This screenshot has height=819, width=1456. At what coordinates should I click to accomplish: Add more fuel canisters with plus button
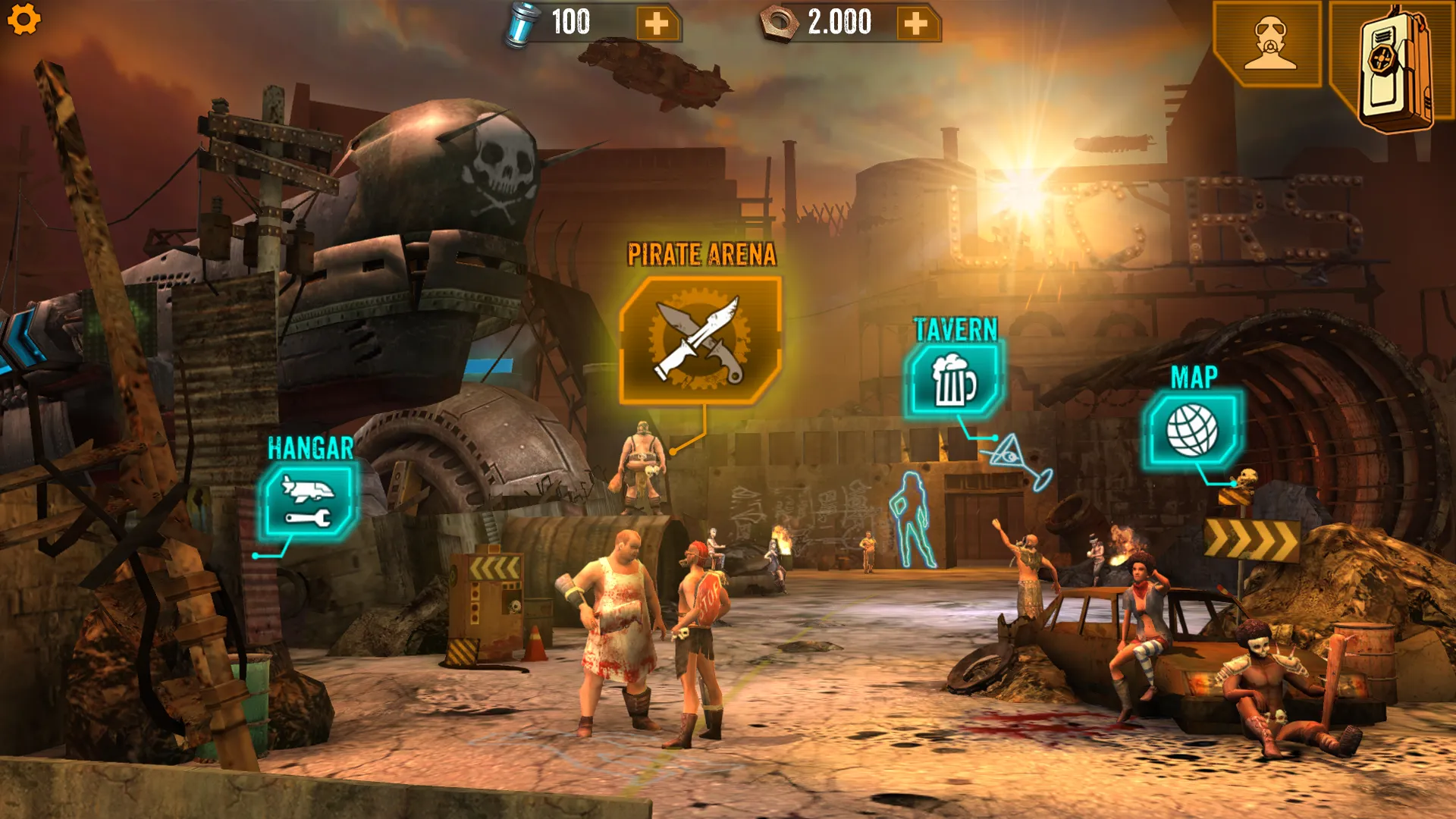click(657, 24)
